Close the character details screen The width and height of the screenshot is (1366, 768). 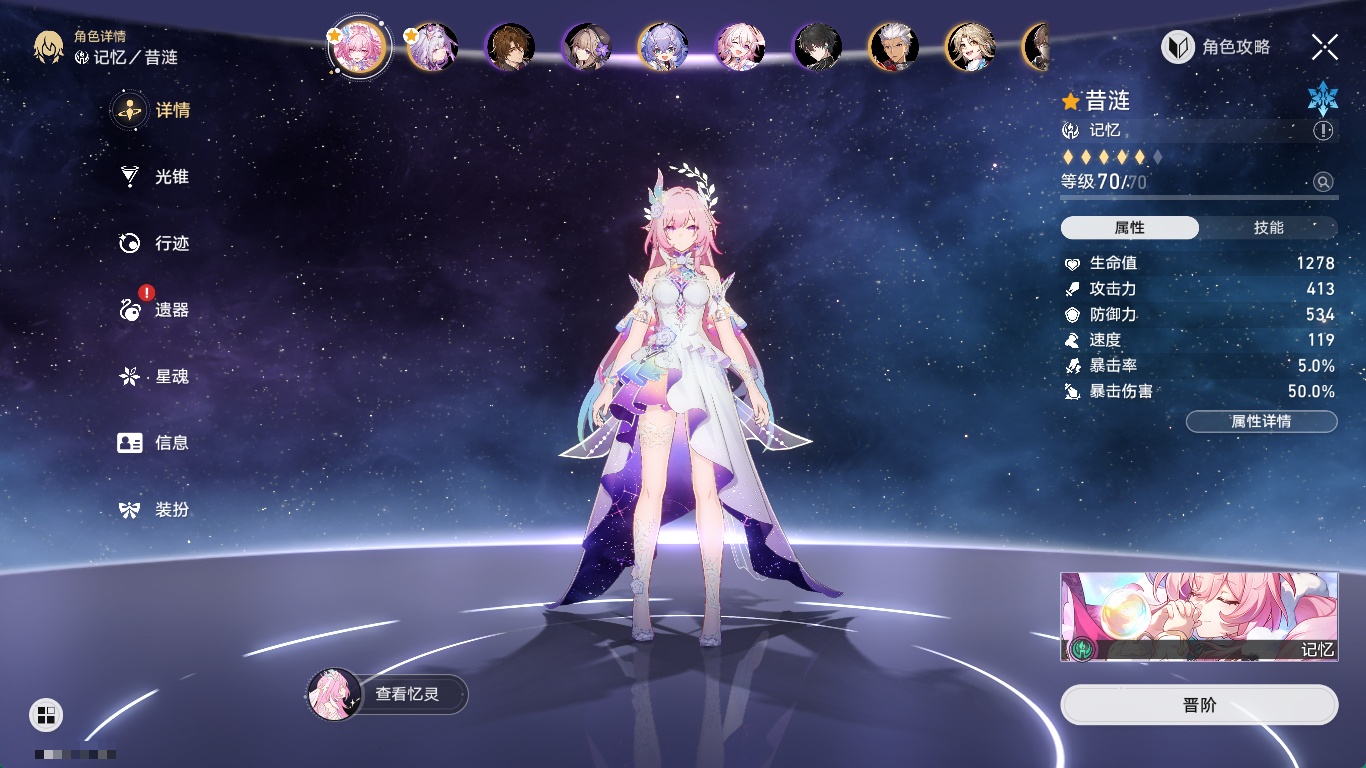1325,47
